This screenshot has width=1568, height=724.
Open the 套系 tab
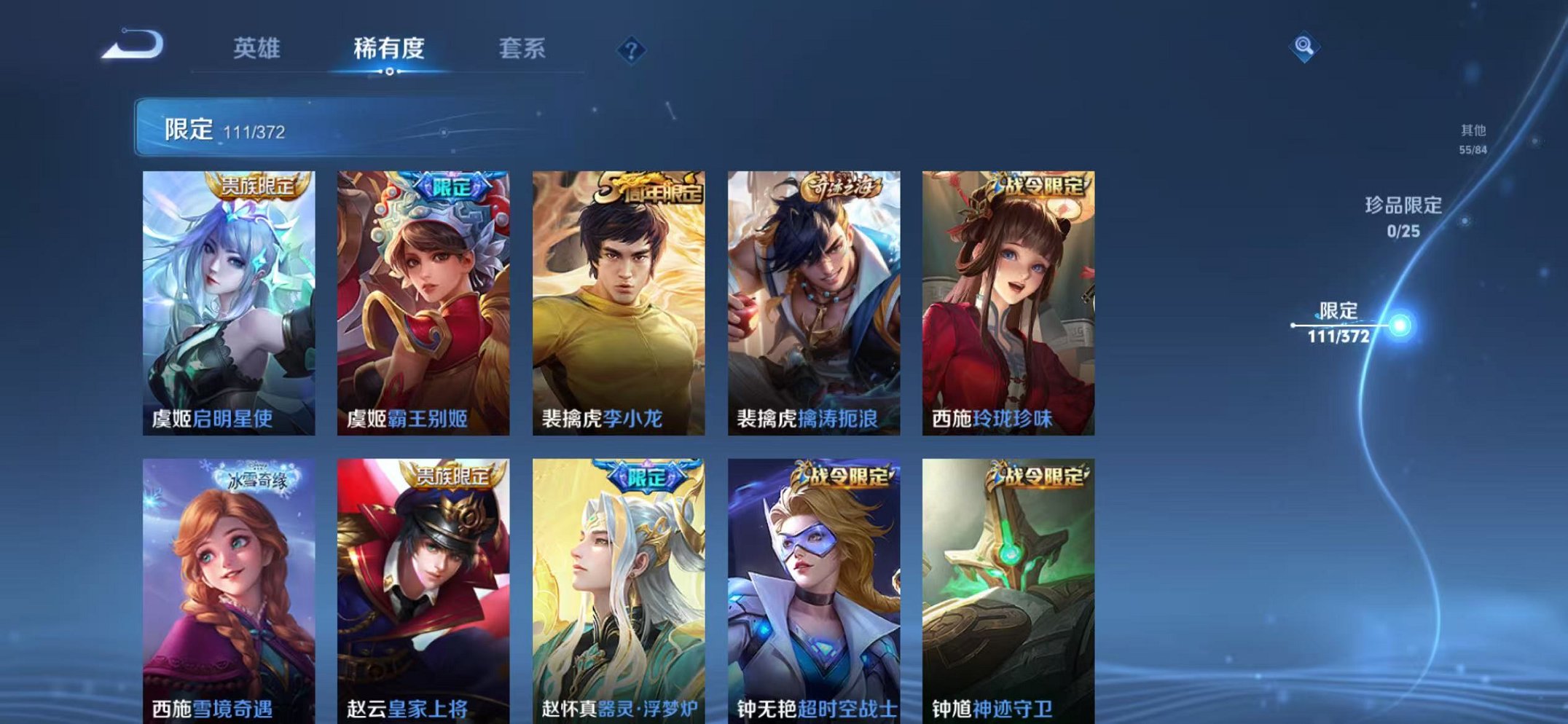pyautogui.click(x=522, y=45)
